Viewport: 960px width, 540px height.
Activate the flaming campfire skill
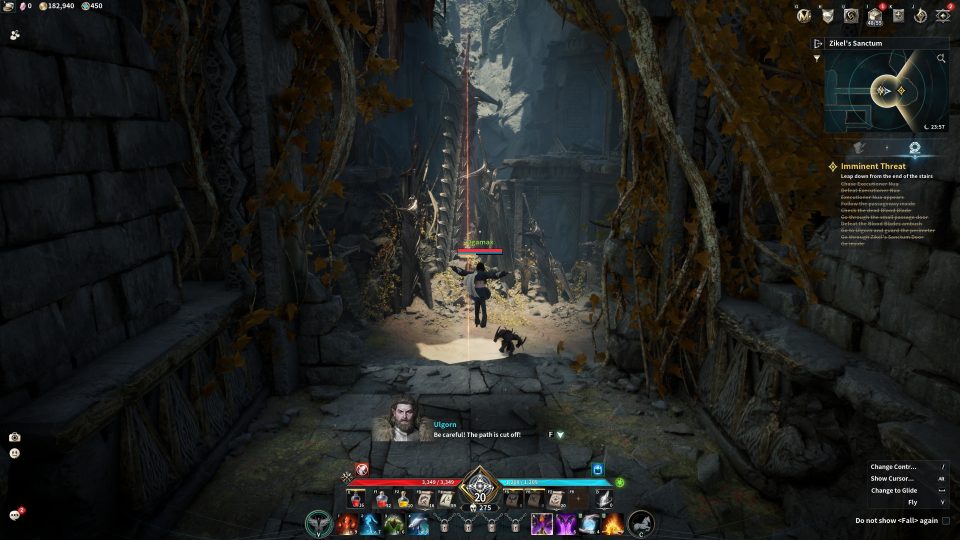pyautogui.click(x=613, y=523)
